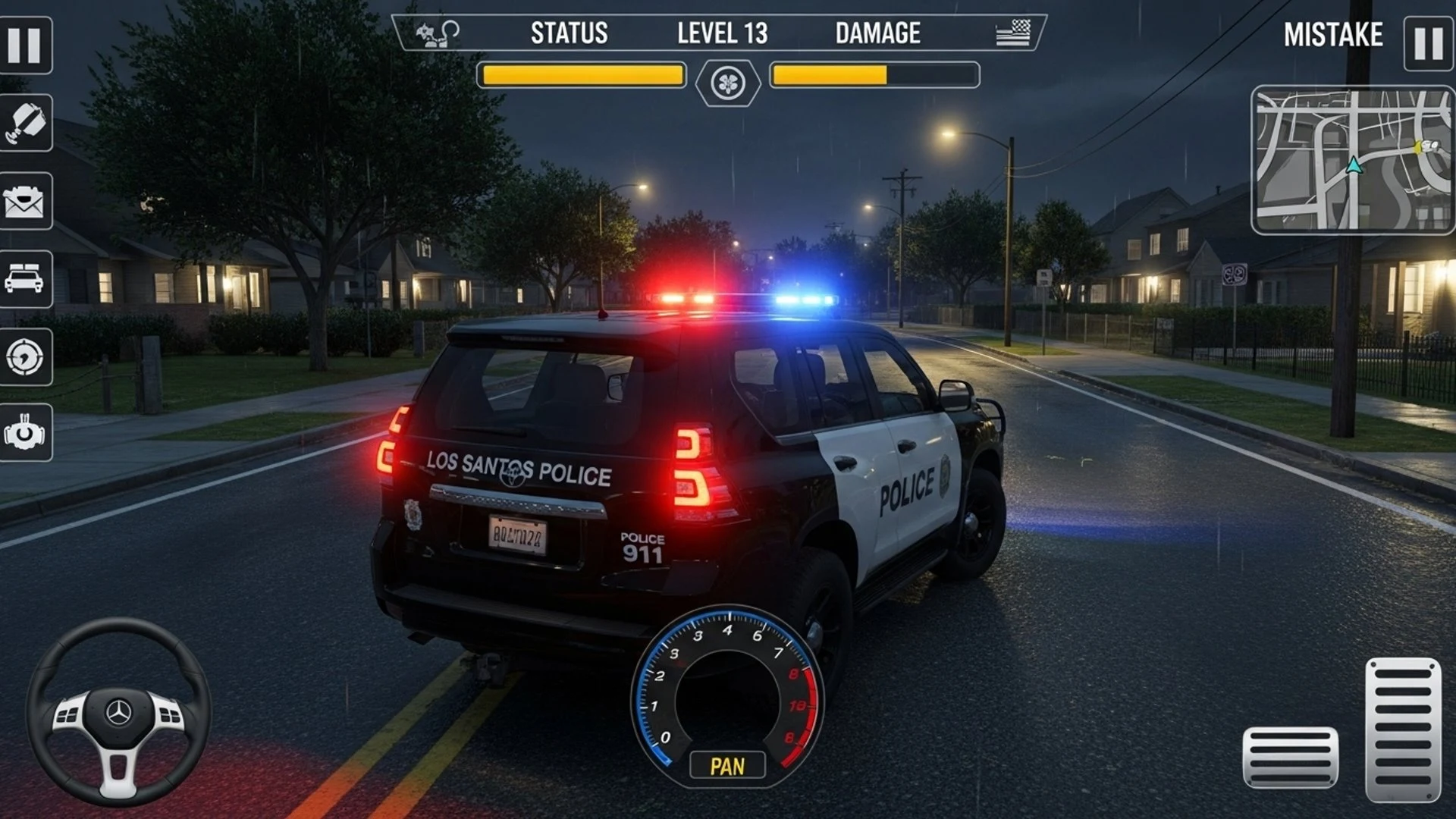Tap the checkered flag icon

click(x=1013, y=33)
